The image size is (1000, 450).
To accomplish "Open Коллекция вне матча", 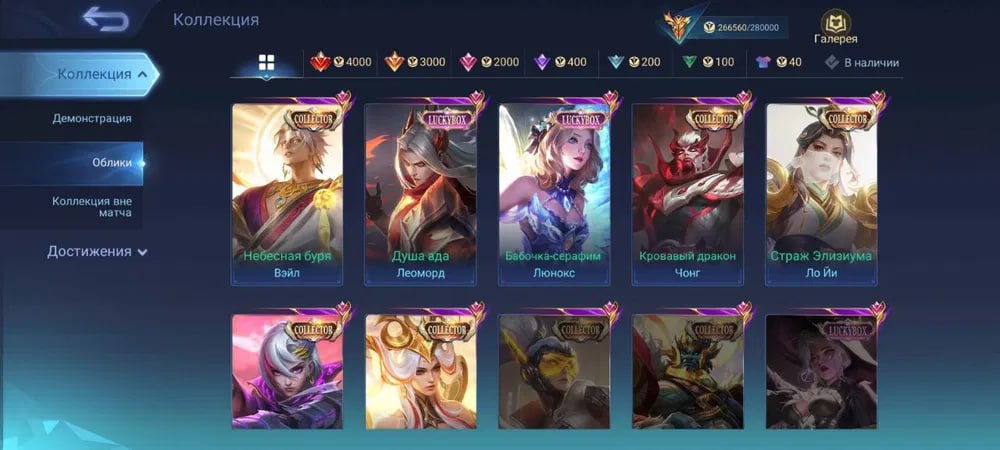I will pos(92,207).
